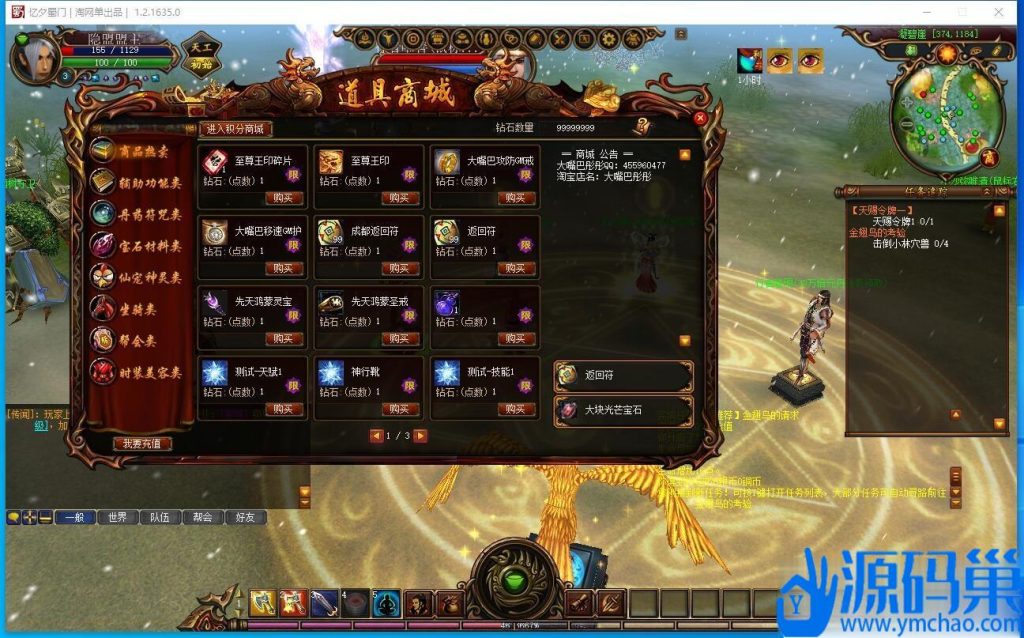The width and height of the screenshot is (1024, 638).
Task: Click the 我要充值 recharge button
Action: pos(141,443)
